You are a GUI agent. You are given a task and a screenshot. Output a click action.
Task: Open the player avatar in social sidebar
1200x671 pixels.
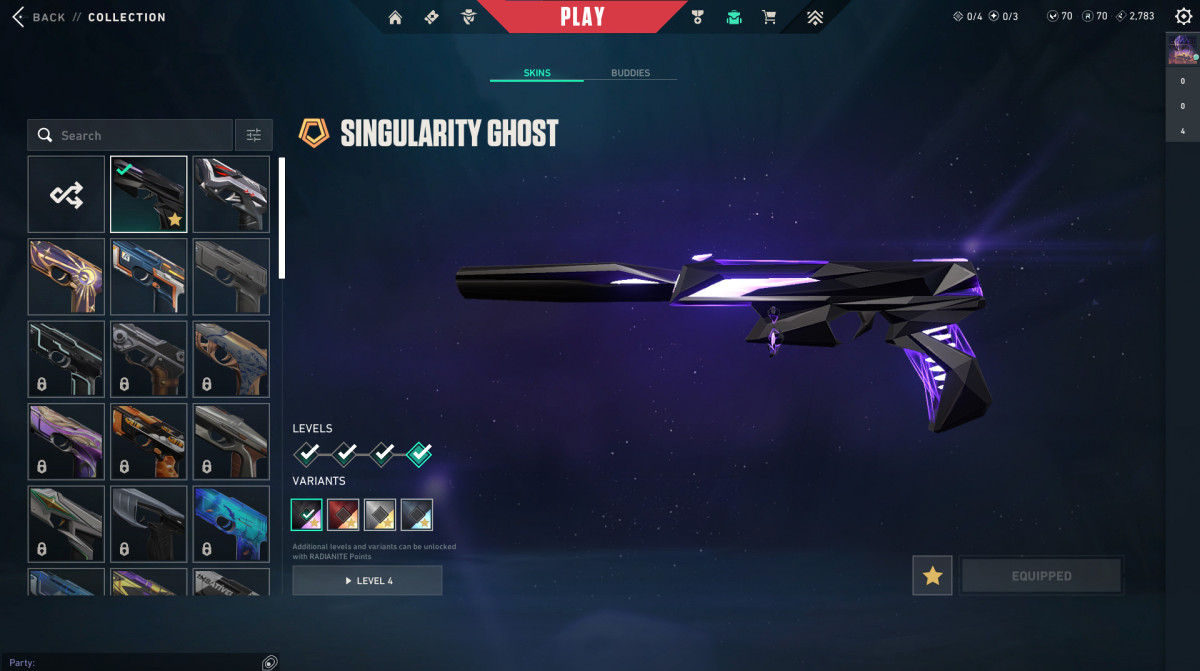pyautogui.click(x=1182, y=50)
